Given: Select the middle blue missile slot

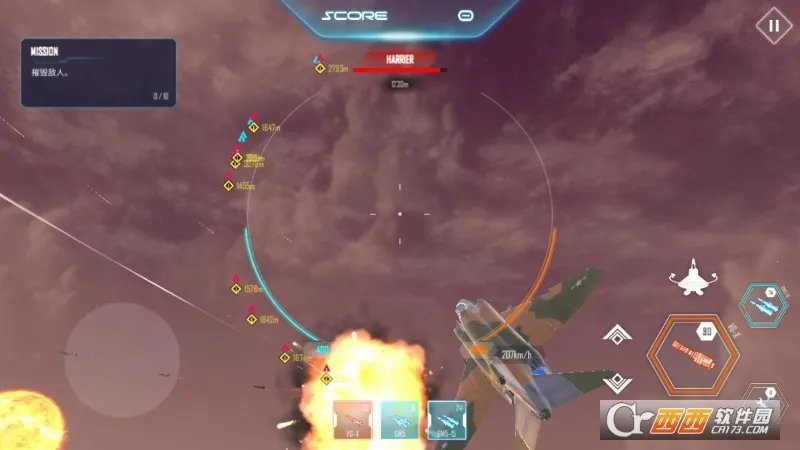Looking at the screenshot, I should [x=400, y=420].
